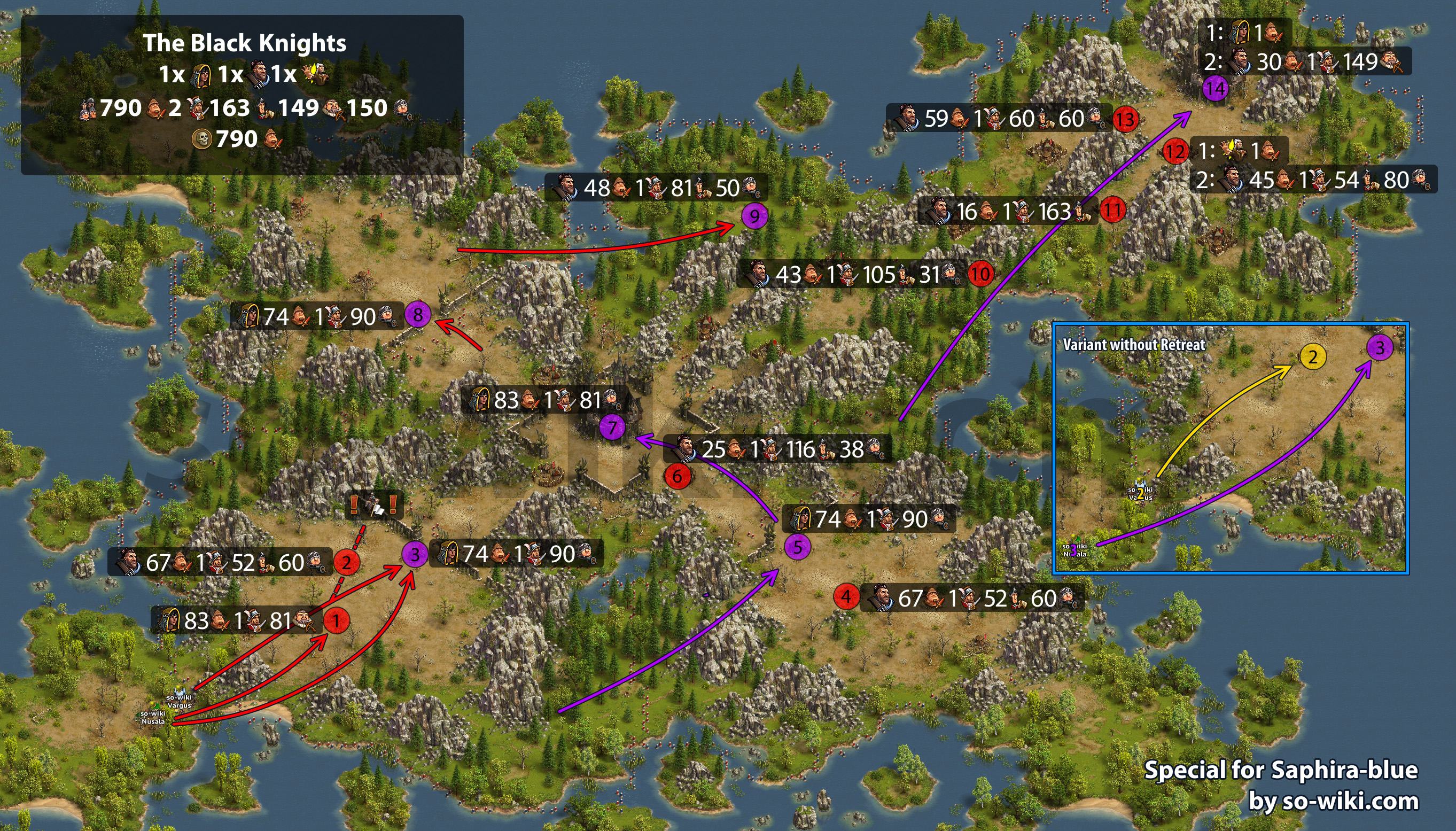Select the yellow marker numbered 2

(x=1312, y=358)
